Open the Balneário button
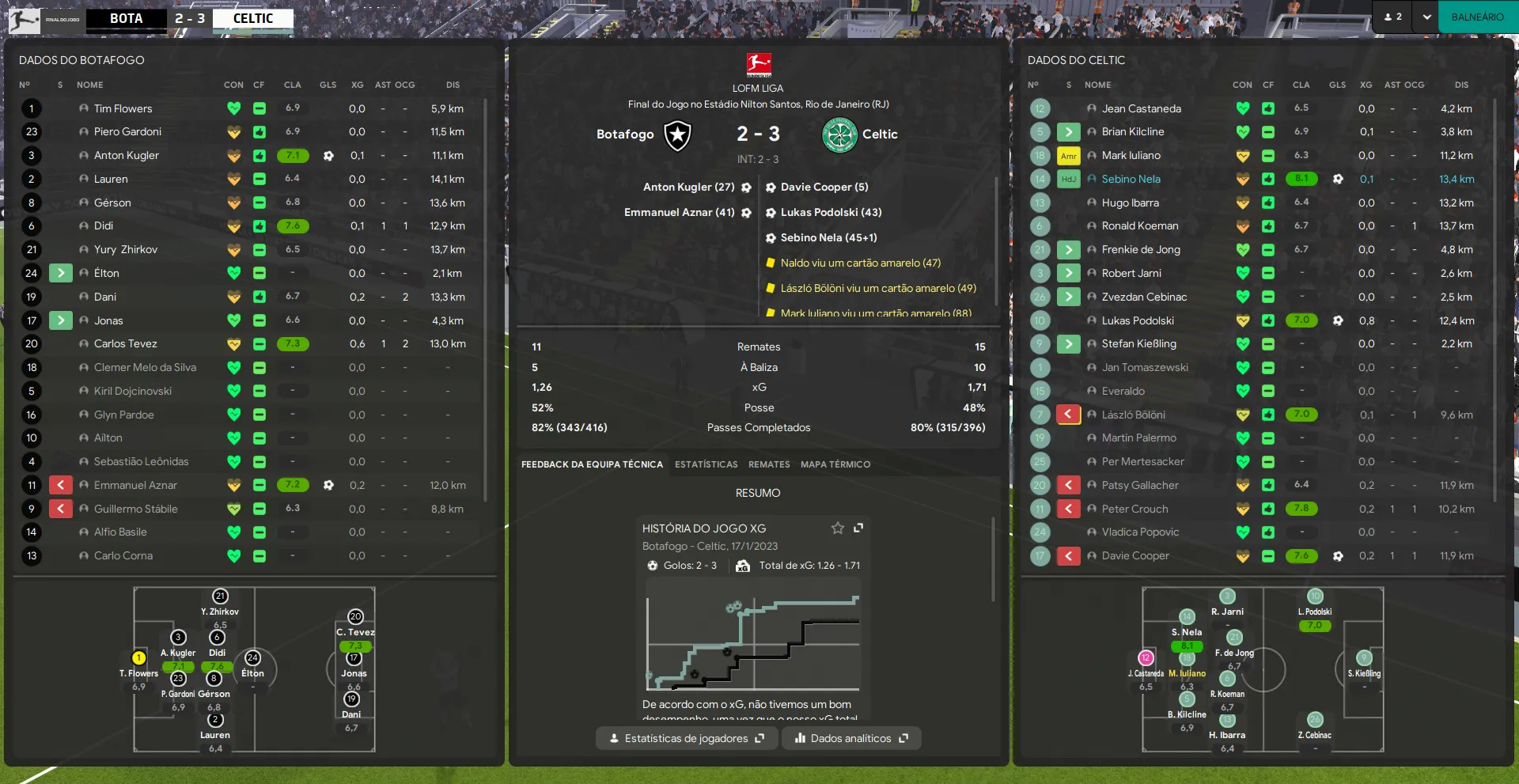Screen dimensions: 1519x784 pos(1477,17)
